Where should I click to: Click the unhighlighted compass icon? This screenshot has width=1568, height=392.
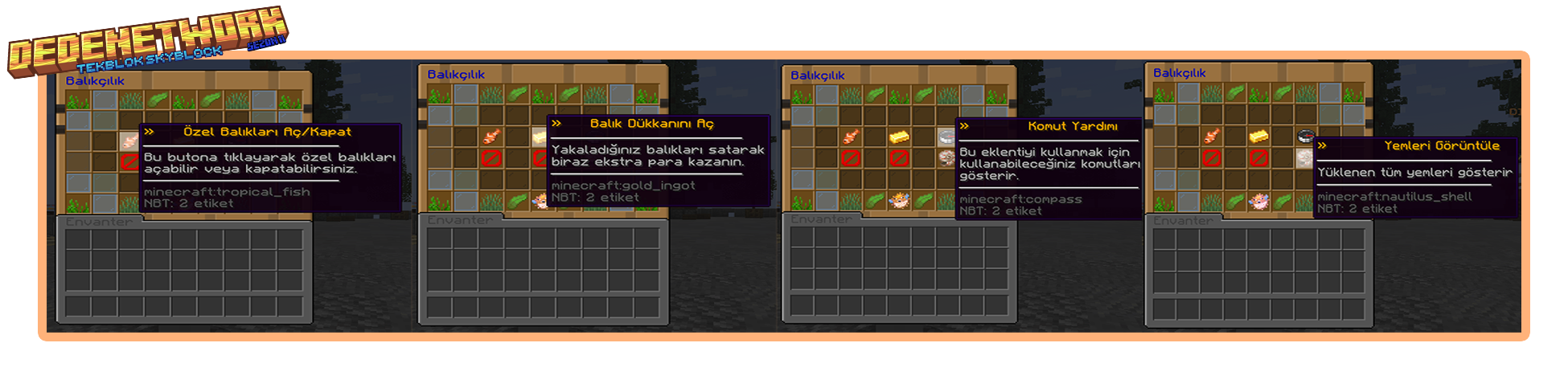pos(1304,136)
